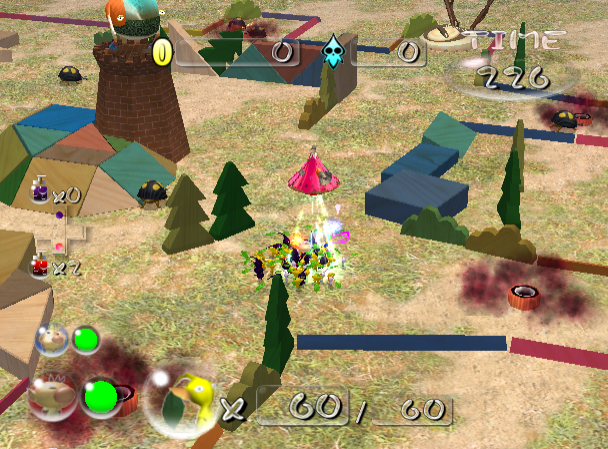Viewport: 608px width, 449px height.
Task: Use the red ultra-spicy spray icon
Action: click(x=40, y=265)
